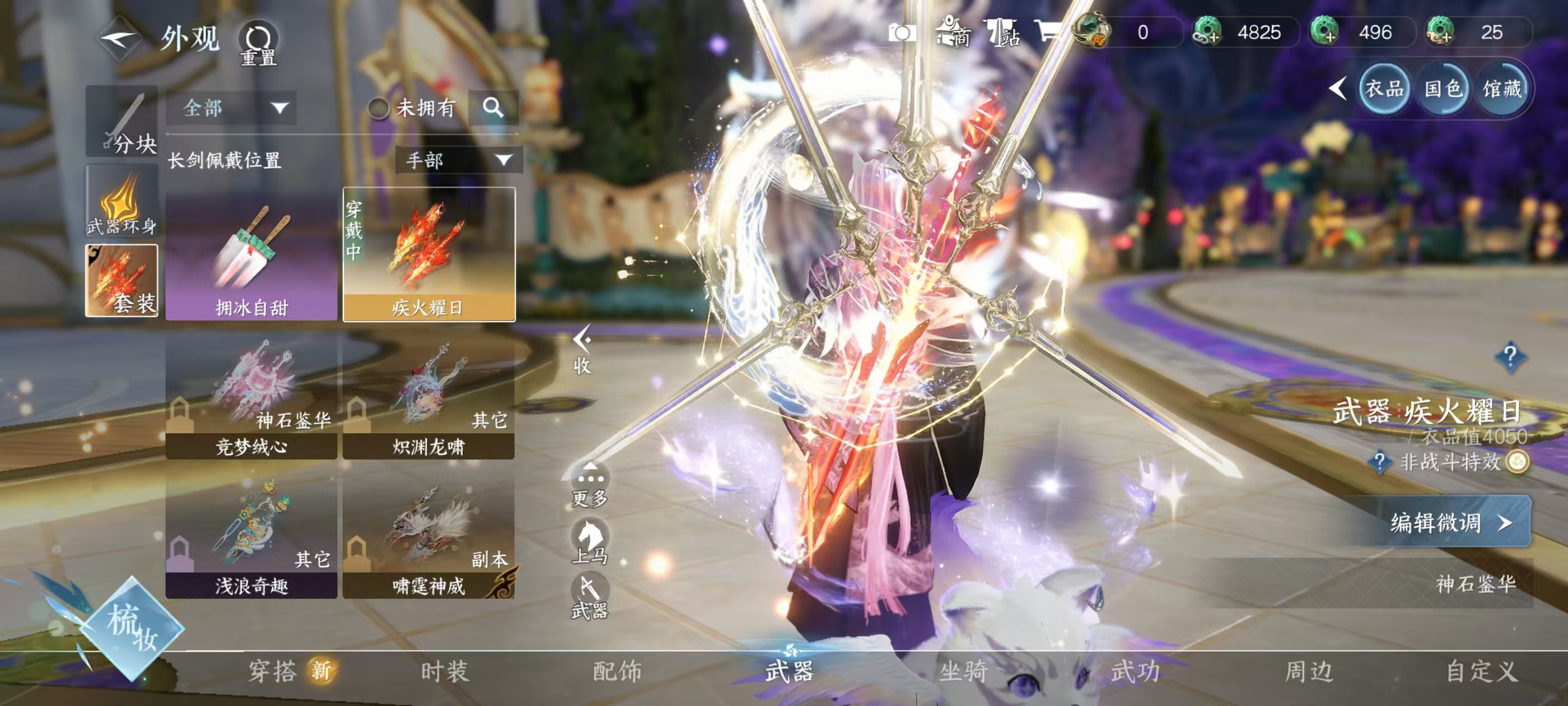Image resolution: width=1568 pixels, height=706 pixels.
Task: Reset appearance with the 重置 button
Action: point(258,44)
